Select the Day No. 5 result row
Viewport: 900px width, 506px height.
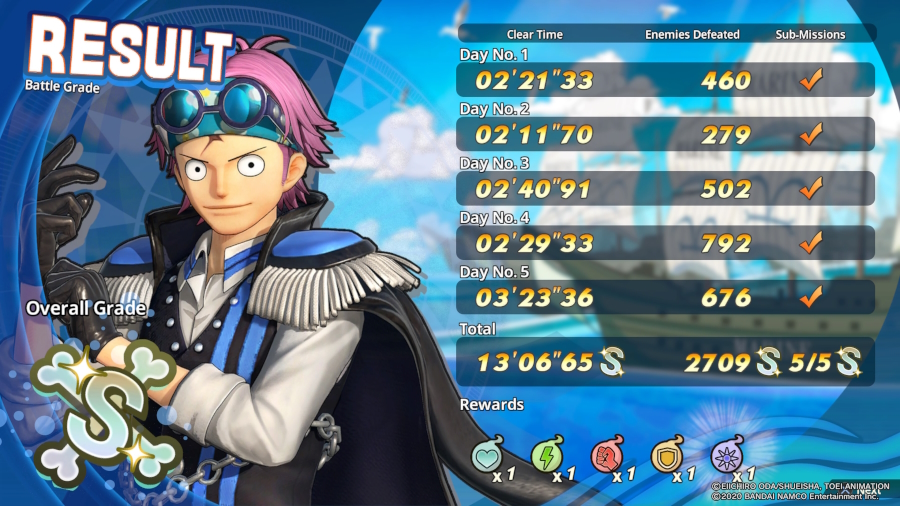[x=665, y=297]
